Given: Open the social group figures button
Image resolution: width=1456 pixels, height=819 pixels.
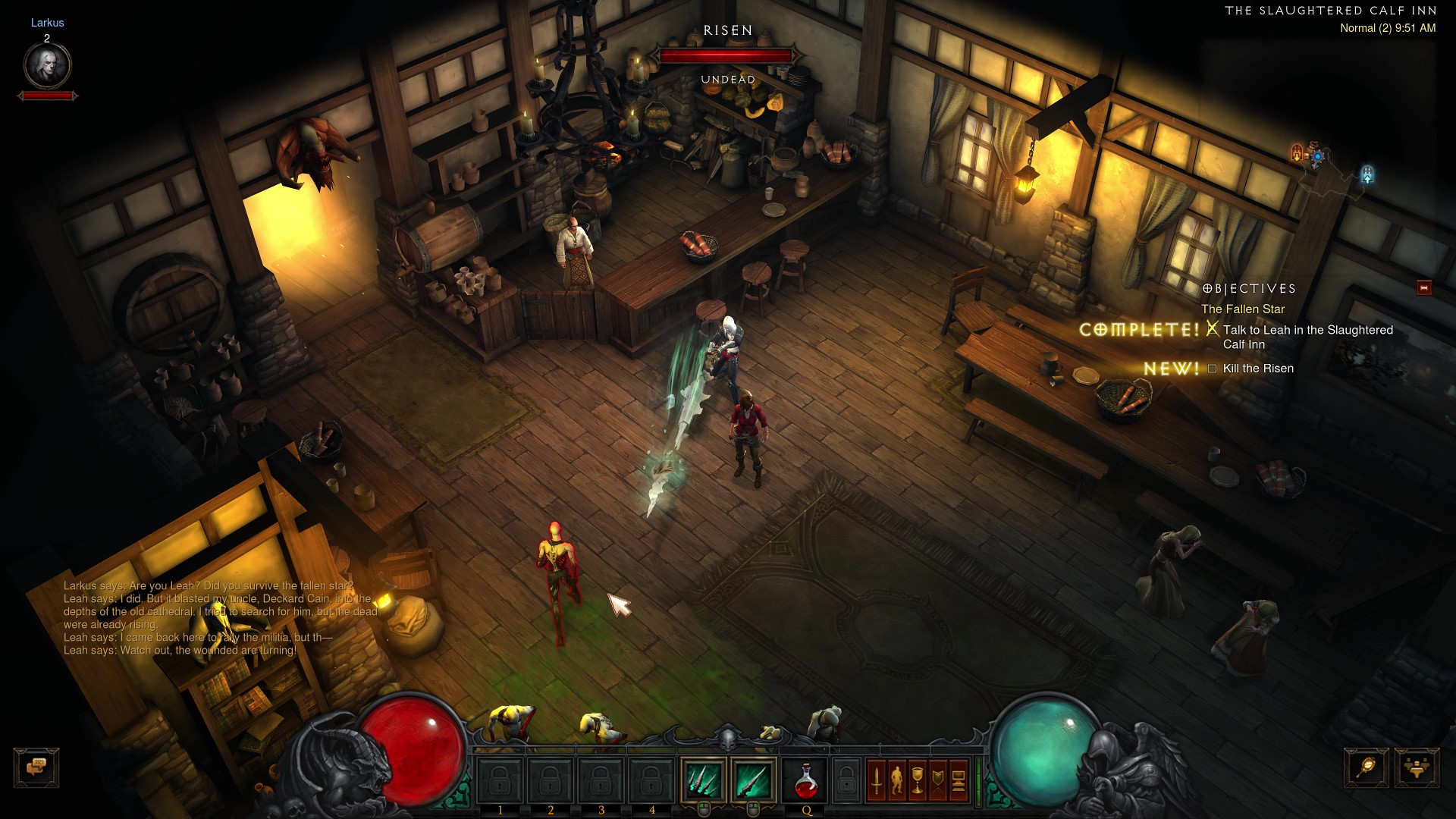Looking at the screenshot, I should click(x=1417, y=767).
